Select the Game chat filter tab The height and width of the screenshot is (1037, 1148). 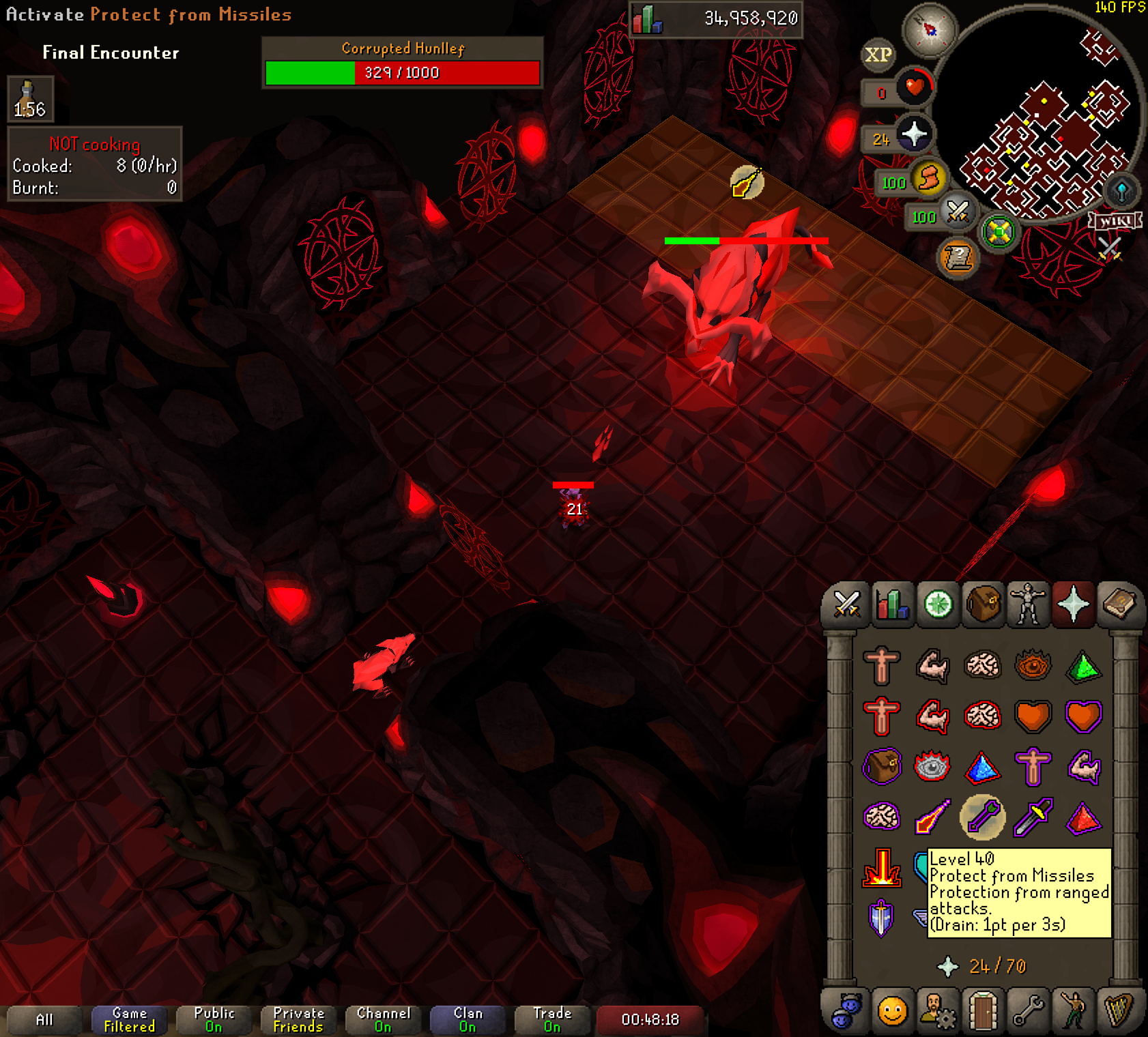(x=129, y=1019)
